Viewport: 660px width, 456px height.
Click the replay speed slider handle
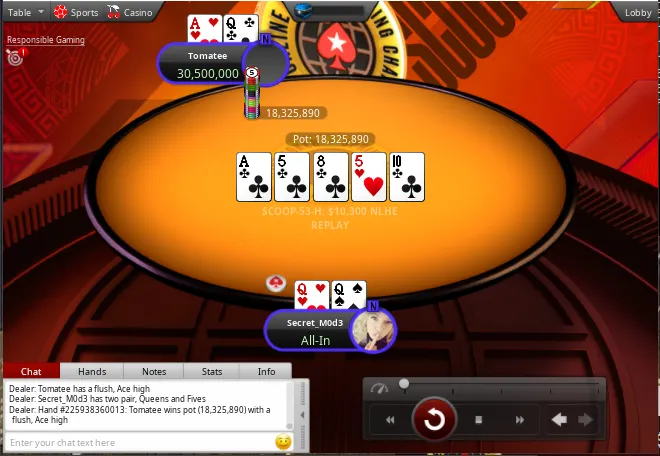pyautogui.click(x=404, y=383)
